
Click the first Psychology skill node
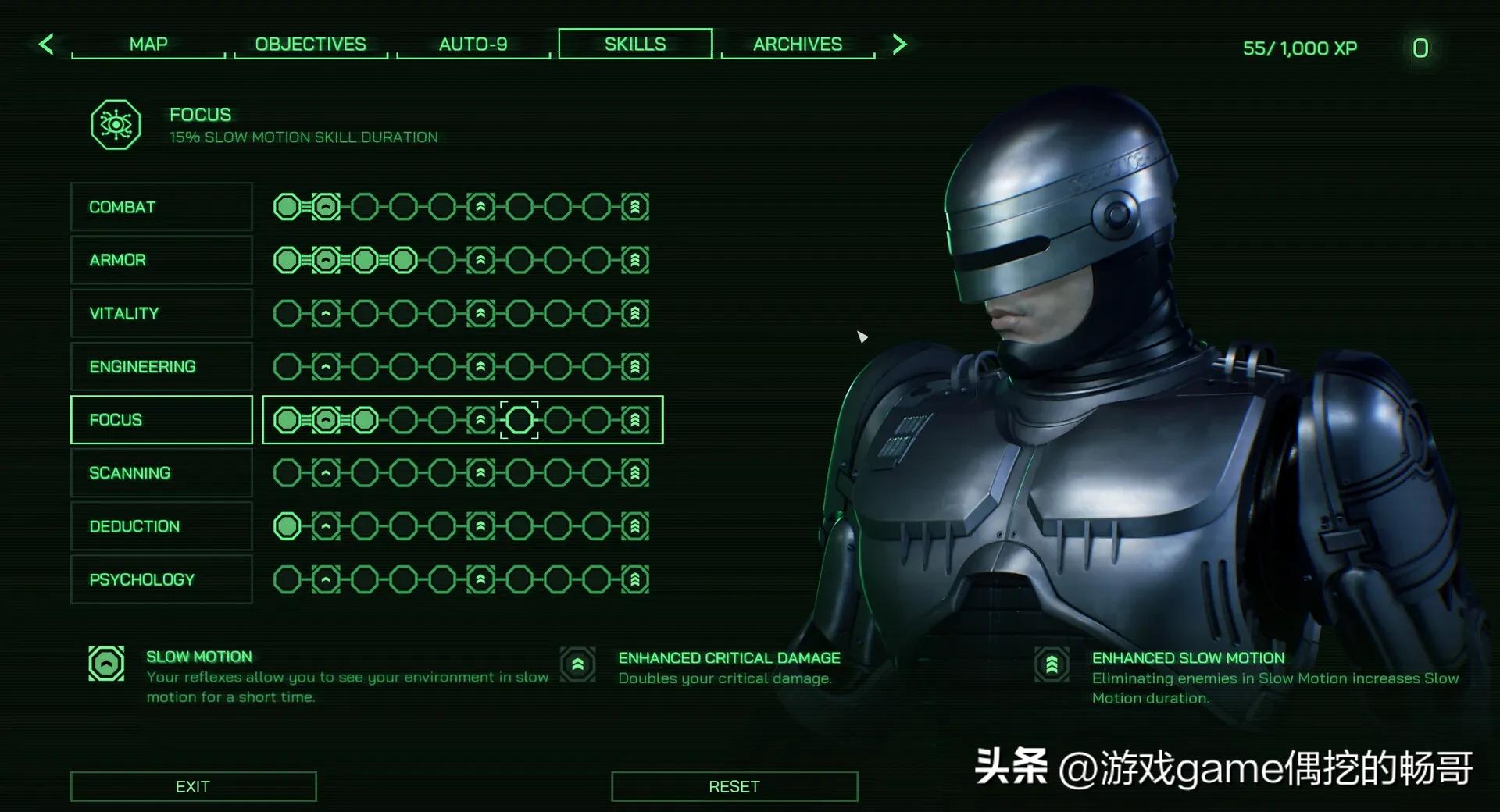[287, 579]
